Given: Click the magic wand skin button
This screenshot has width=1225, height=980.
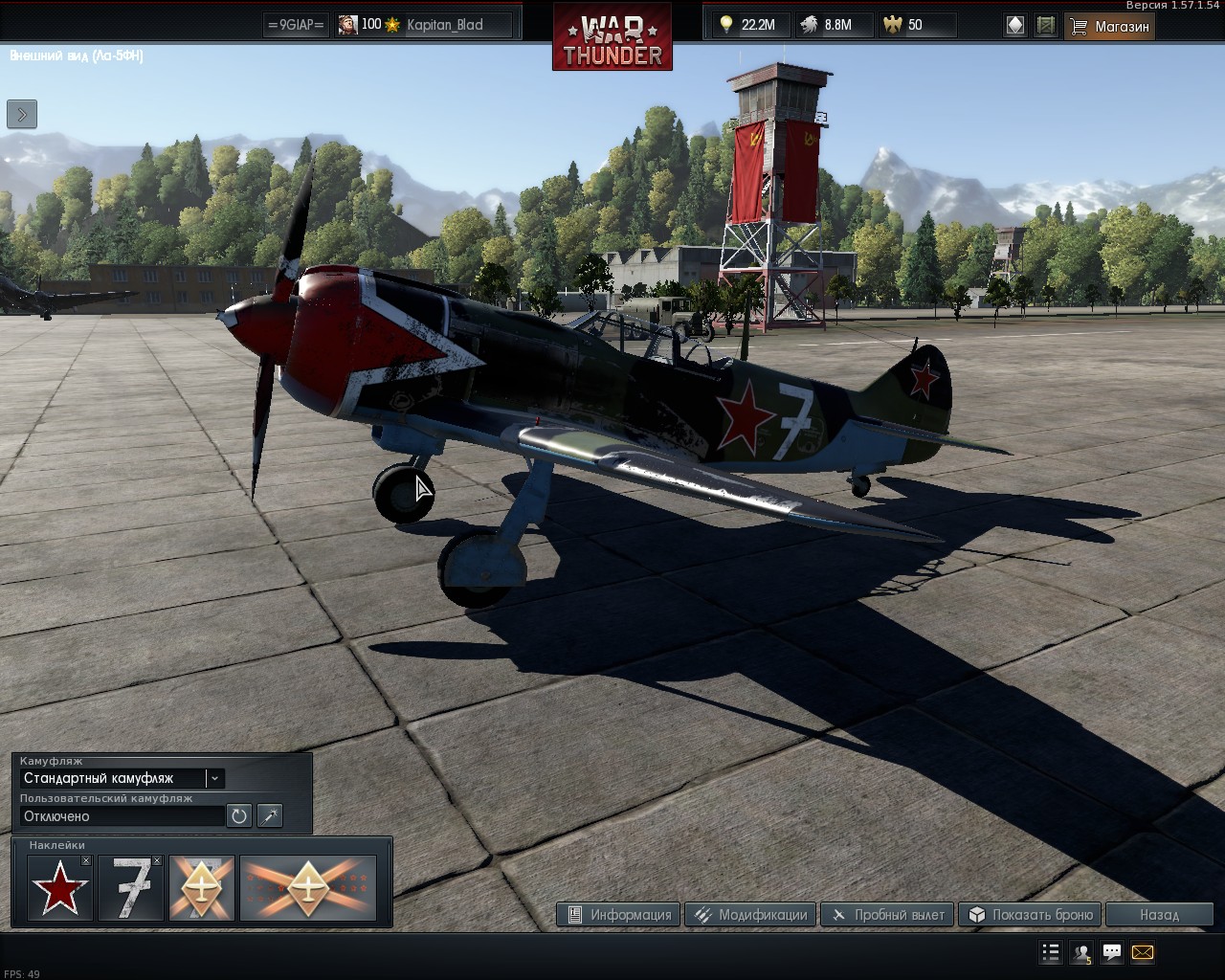Looking at the screenshot, I should coord(270,816).
